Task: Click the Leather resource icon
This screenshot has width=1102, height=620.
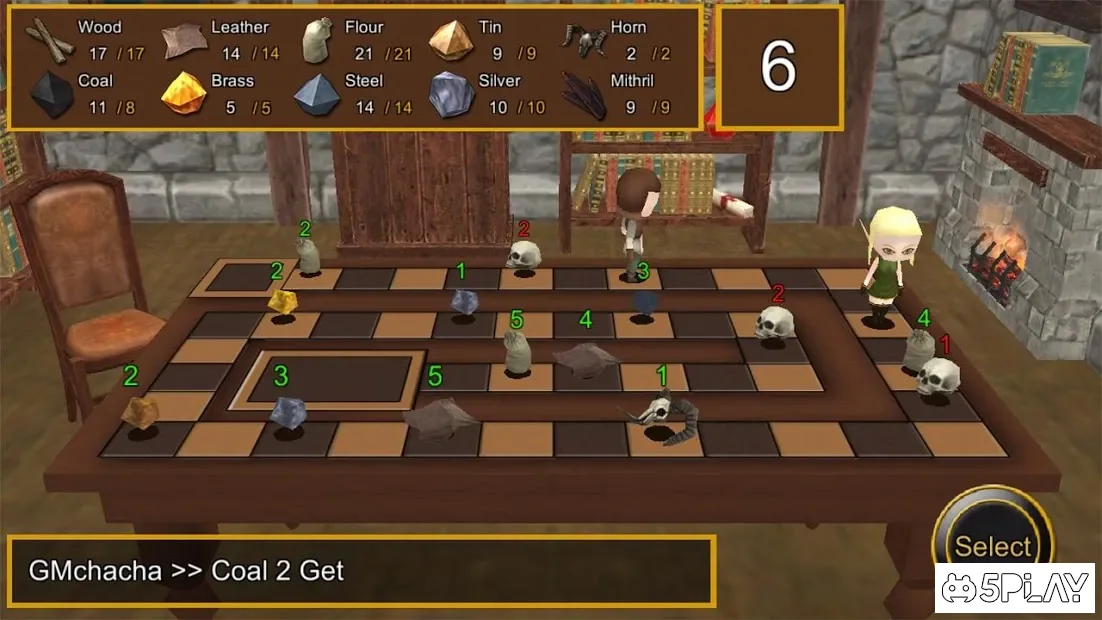Action: (183, 40)
